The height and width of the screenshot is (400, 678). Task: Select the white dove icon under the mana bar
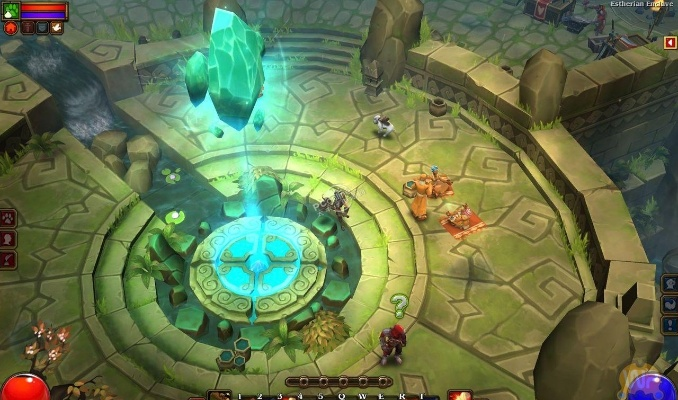pyautogui.click(x=57, y=28)
